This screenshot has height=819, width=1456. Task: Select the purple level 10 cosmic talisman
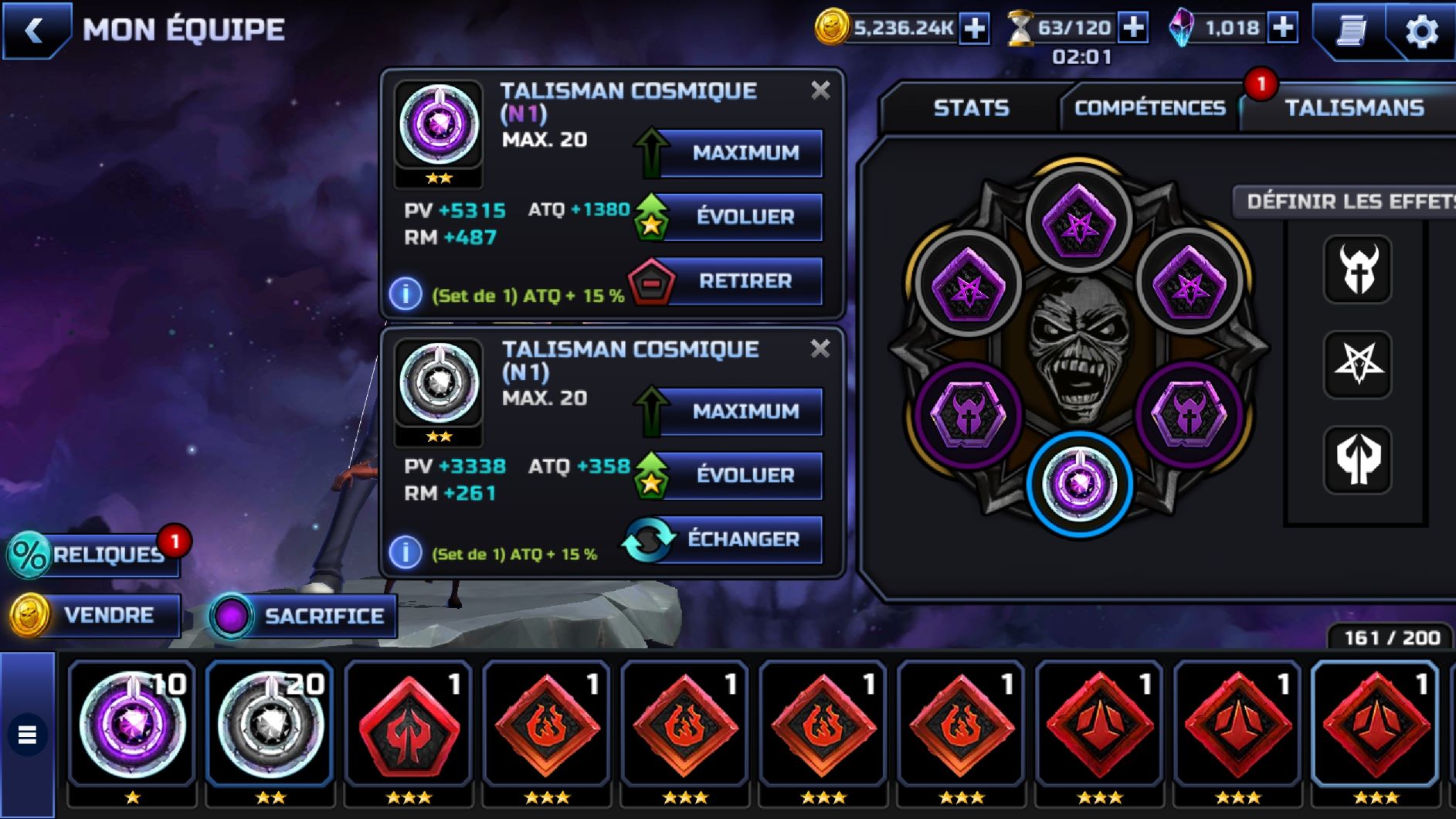point(132,725)
